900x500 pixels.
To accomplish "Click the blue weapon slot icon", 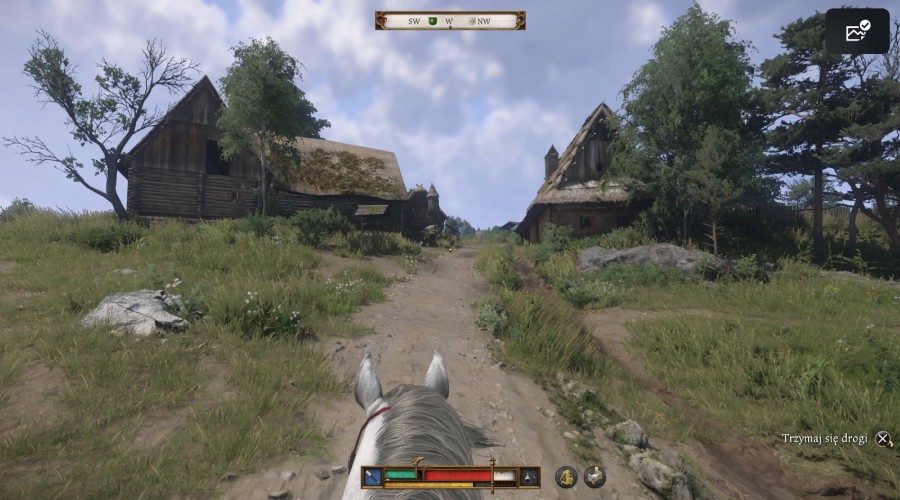I will pos(372,477).
